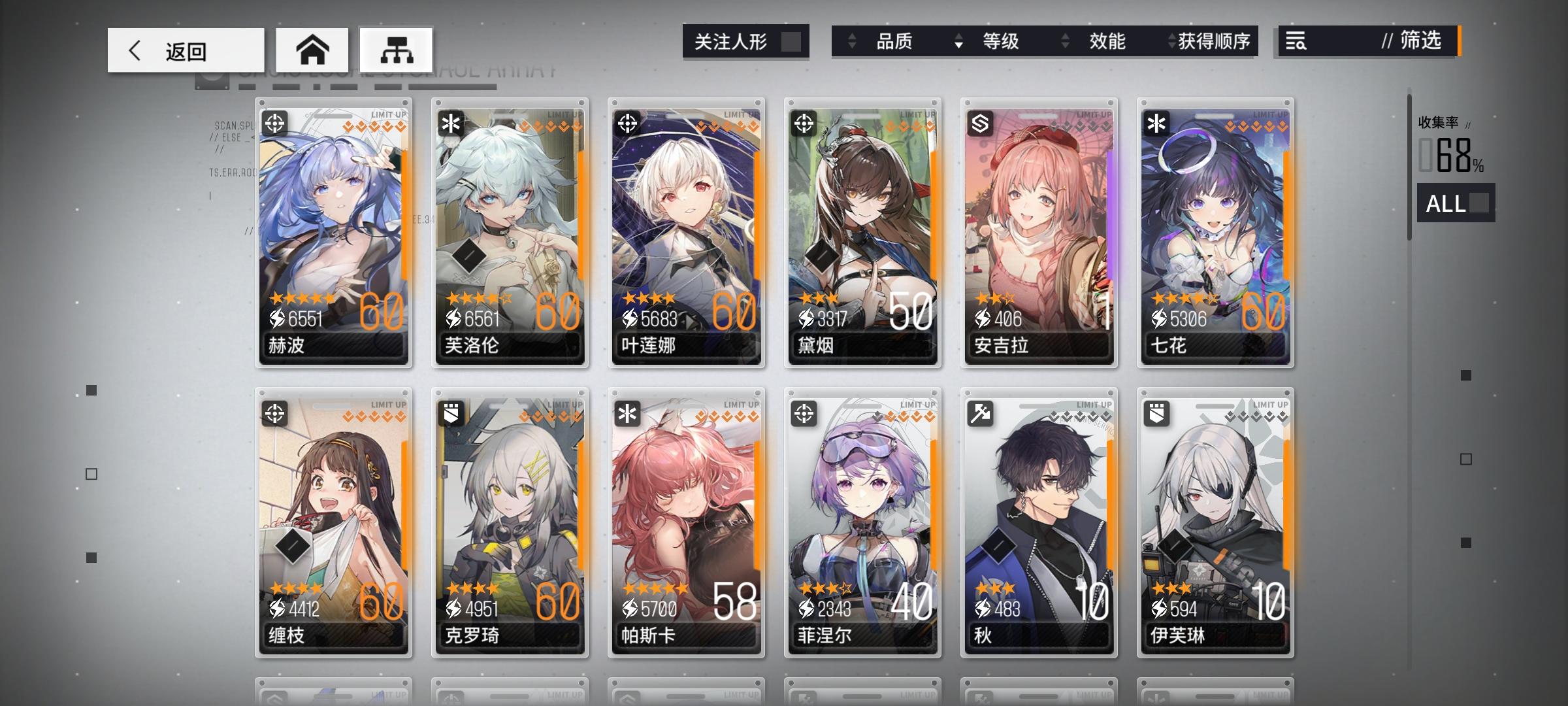Toggle the 关注人形 checkbox
Image resolution: width=1568 pixels, height=706 pixels.
(794, 41)
